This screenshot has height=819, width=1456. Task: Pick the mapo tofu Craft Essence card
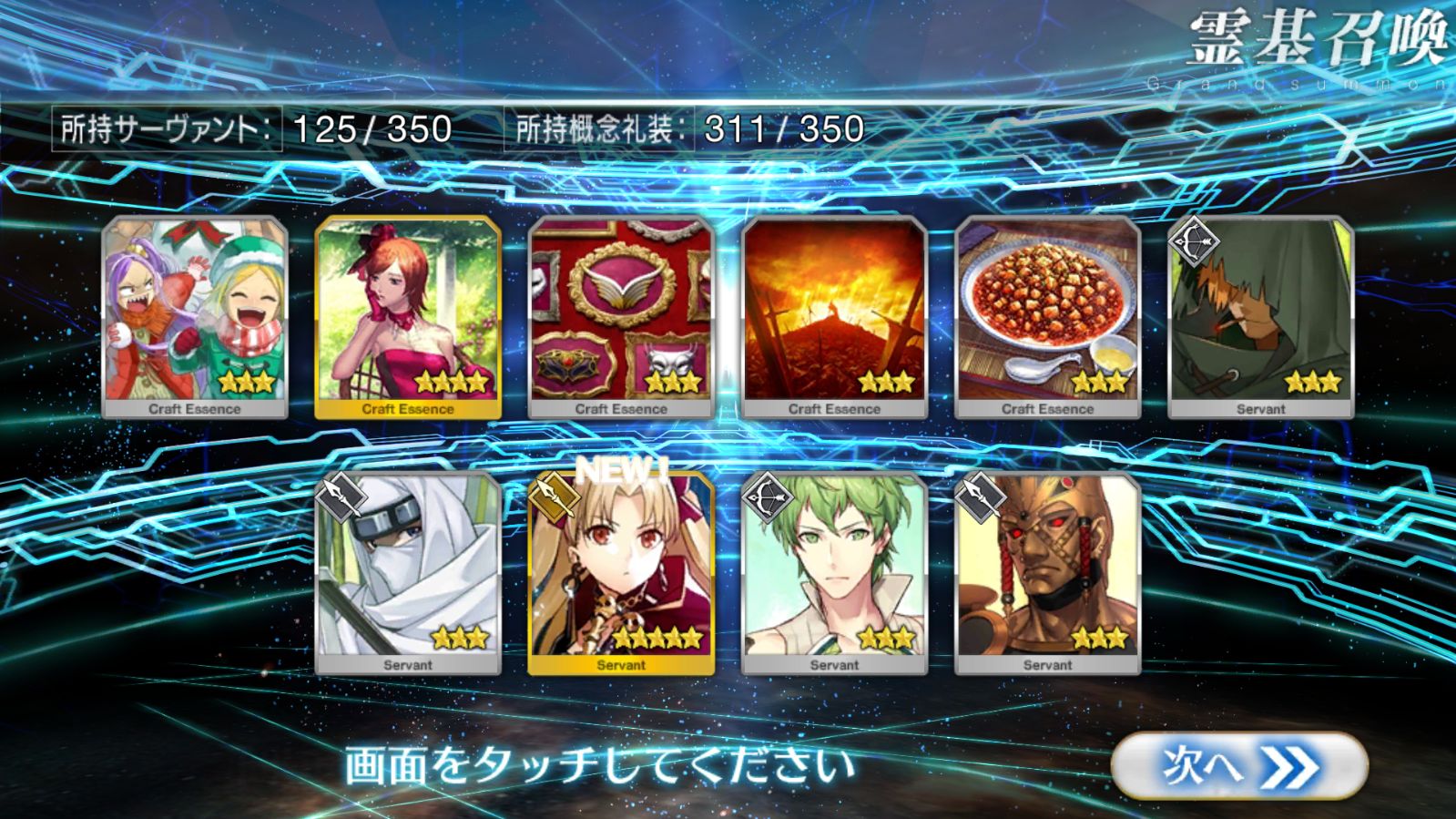coord(1047,317)
